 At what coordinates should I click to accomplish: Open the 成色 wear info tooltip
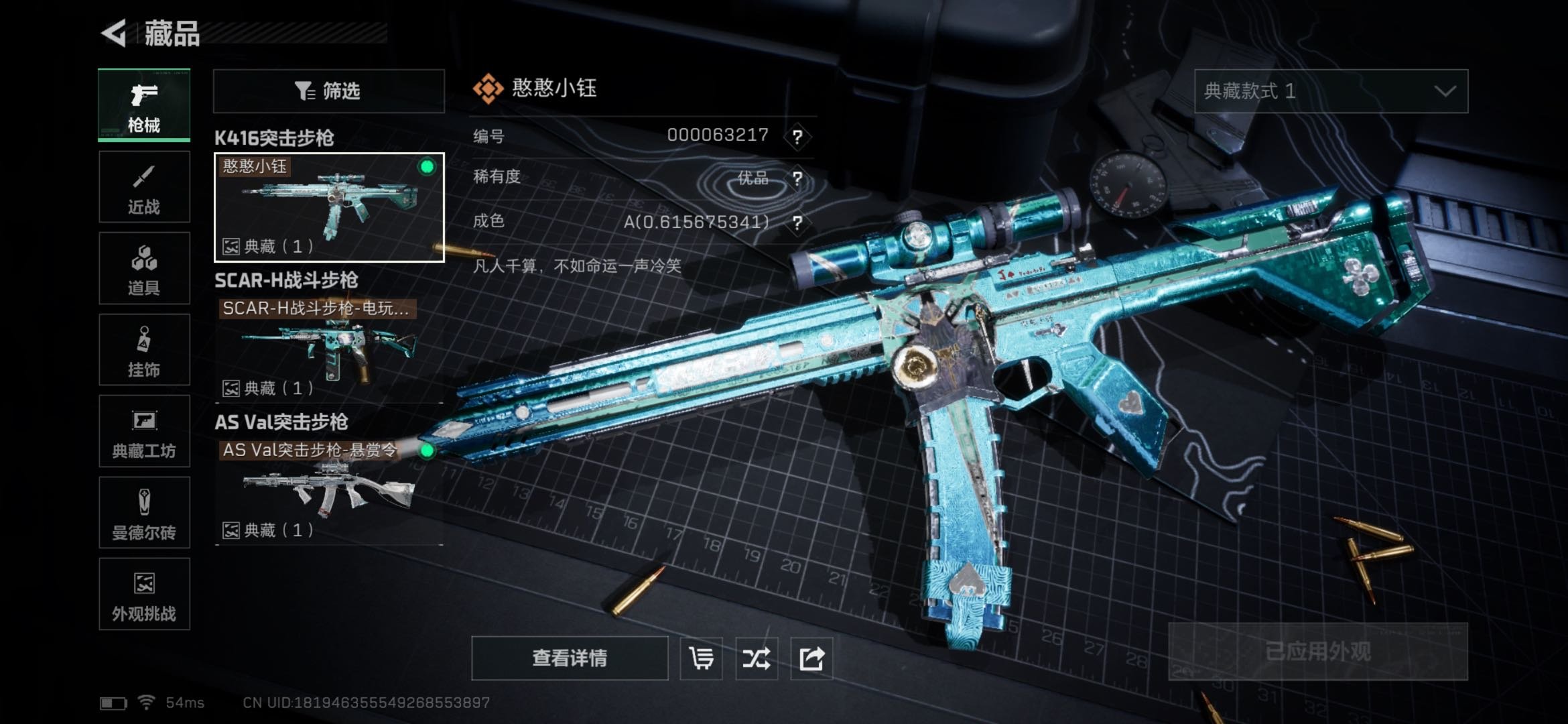coord(797,223)
